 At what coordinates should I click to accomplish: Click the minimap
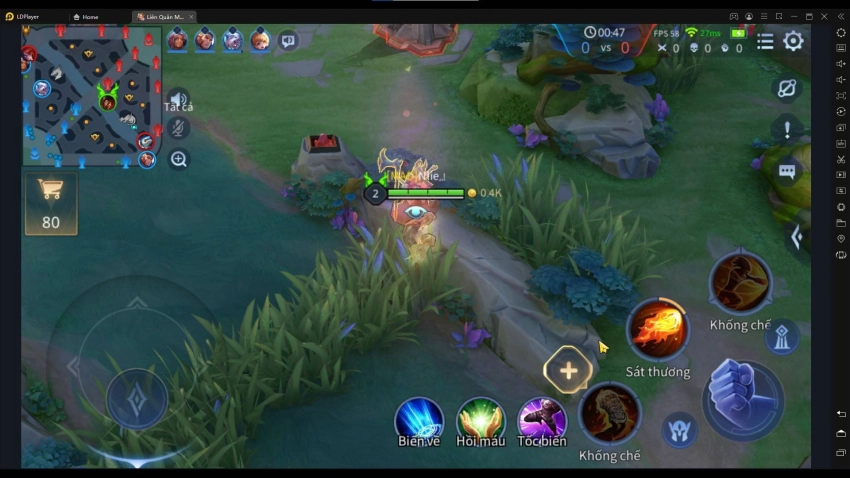pyautogui.click(x=92, y=96)
